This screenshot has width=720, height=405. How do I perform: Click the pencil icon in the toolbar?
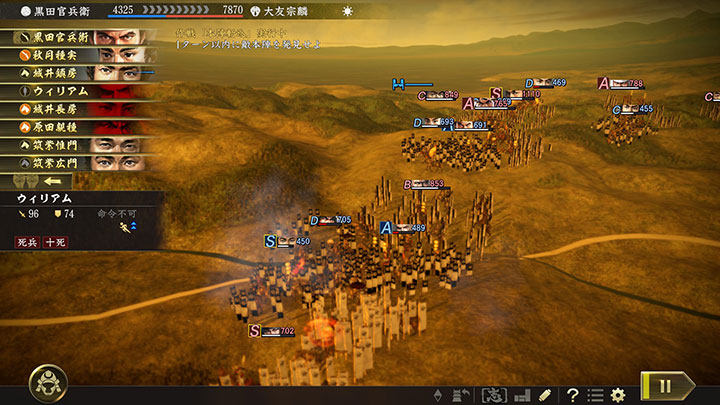coord(545,395)
